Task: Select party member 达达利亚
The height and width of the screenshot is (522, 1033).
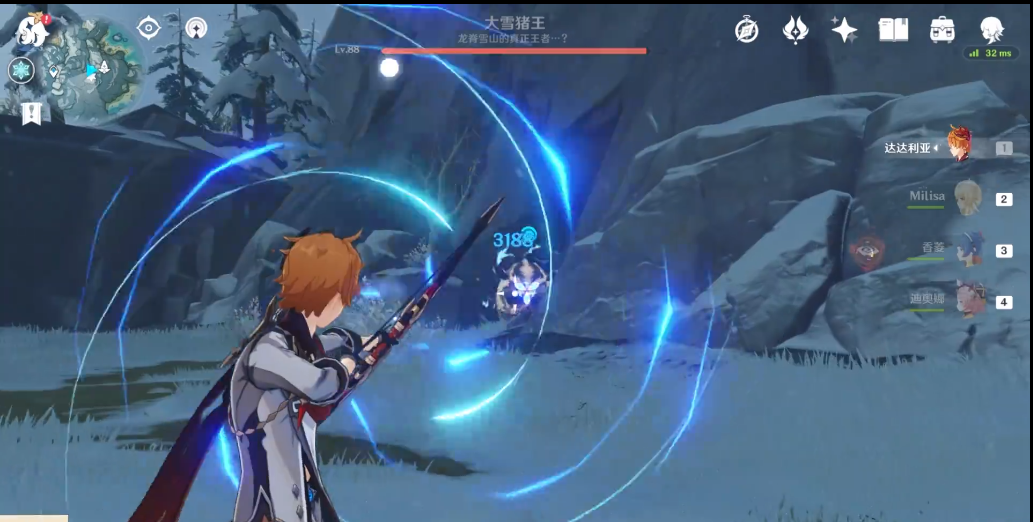Action: pos(960,147)
